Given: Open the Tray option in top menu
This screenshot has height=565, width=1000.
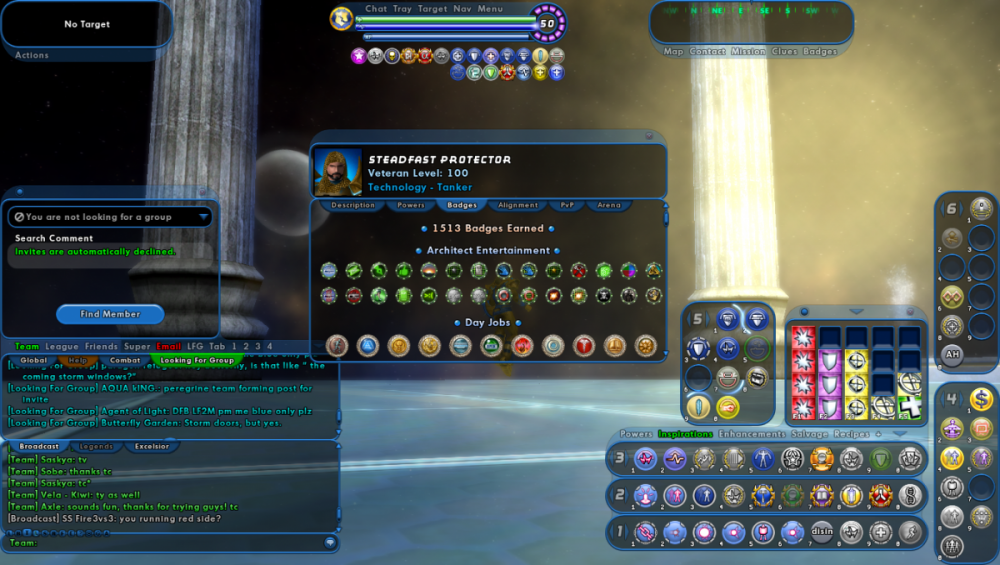Looking at the screenshot, I should (x=402, y=9).
